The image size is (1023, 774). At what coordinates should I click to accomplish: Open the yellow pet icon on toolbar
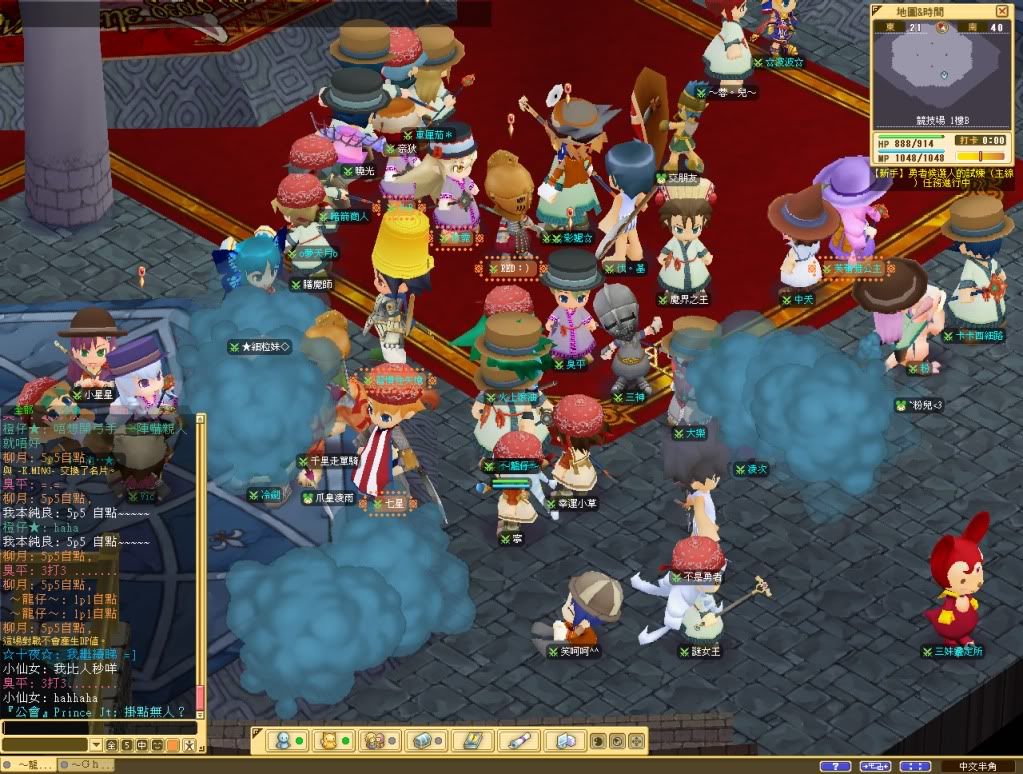[x=326, y=741]
